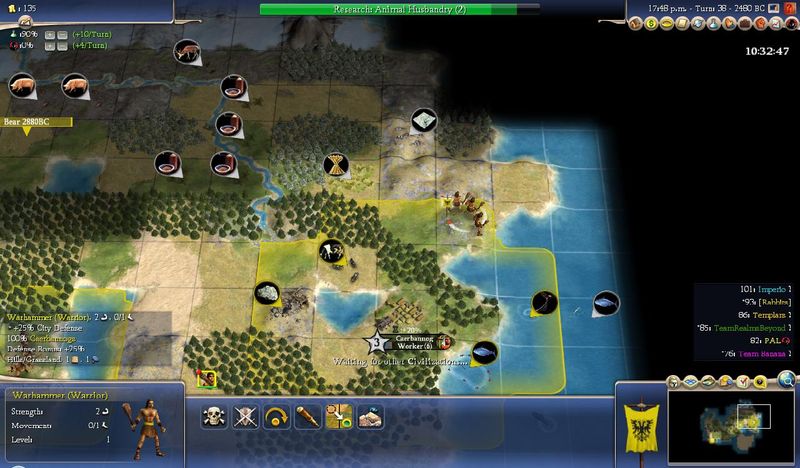Click the minimap to move the view
This screenshot has height=468, width=800.
(x=728, y=423)
